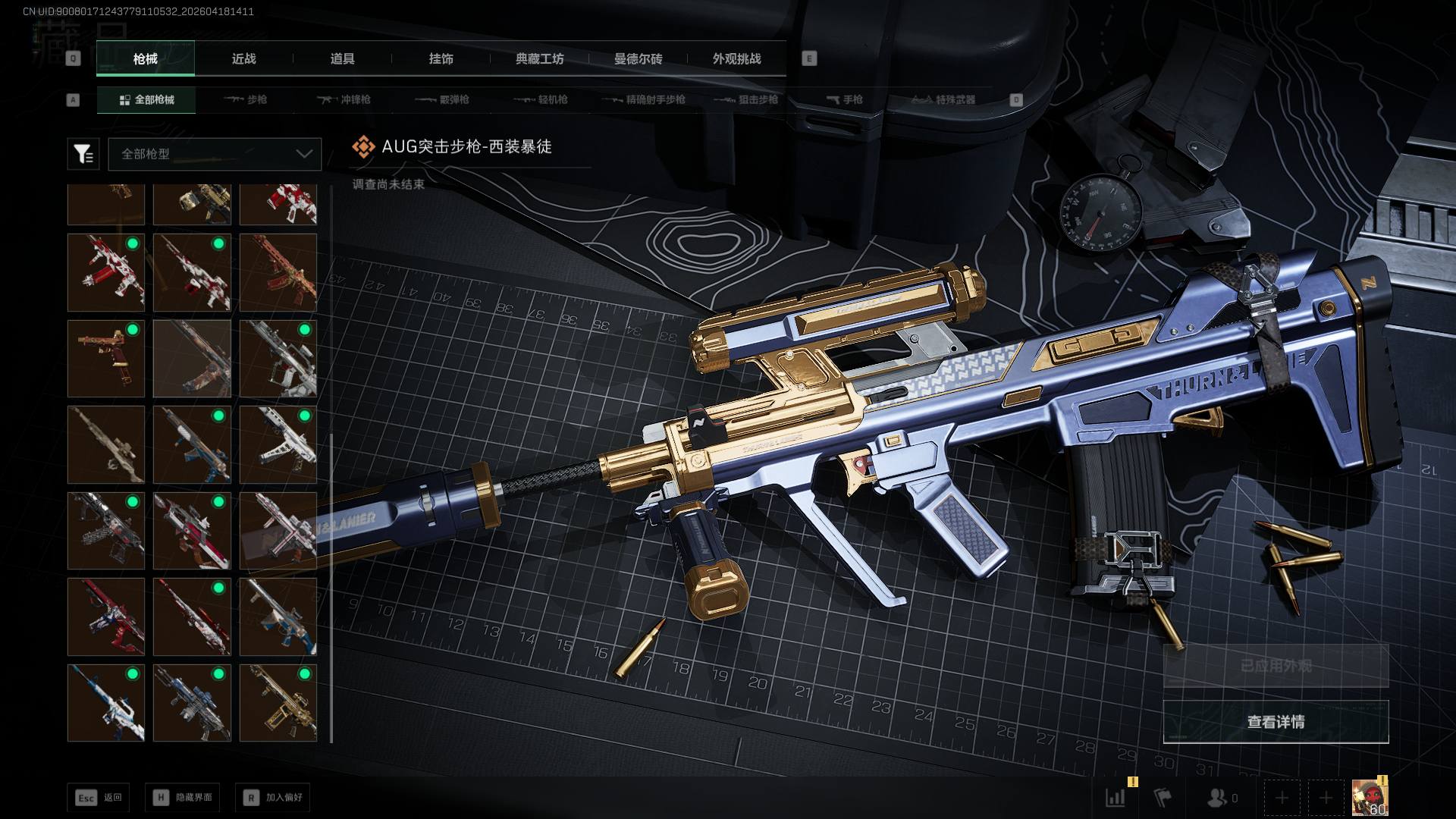The width and height of the screenshot is (1456, 819).
Task: Open the 曼德尔砖 tab
Action: [x=638, y=59]
